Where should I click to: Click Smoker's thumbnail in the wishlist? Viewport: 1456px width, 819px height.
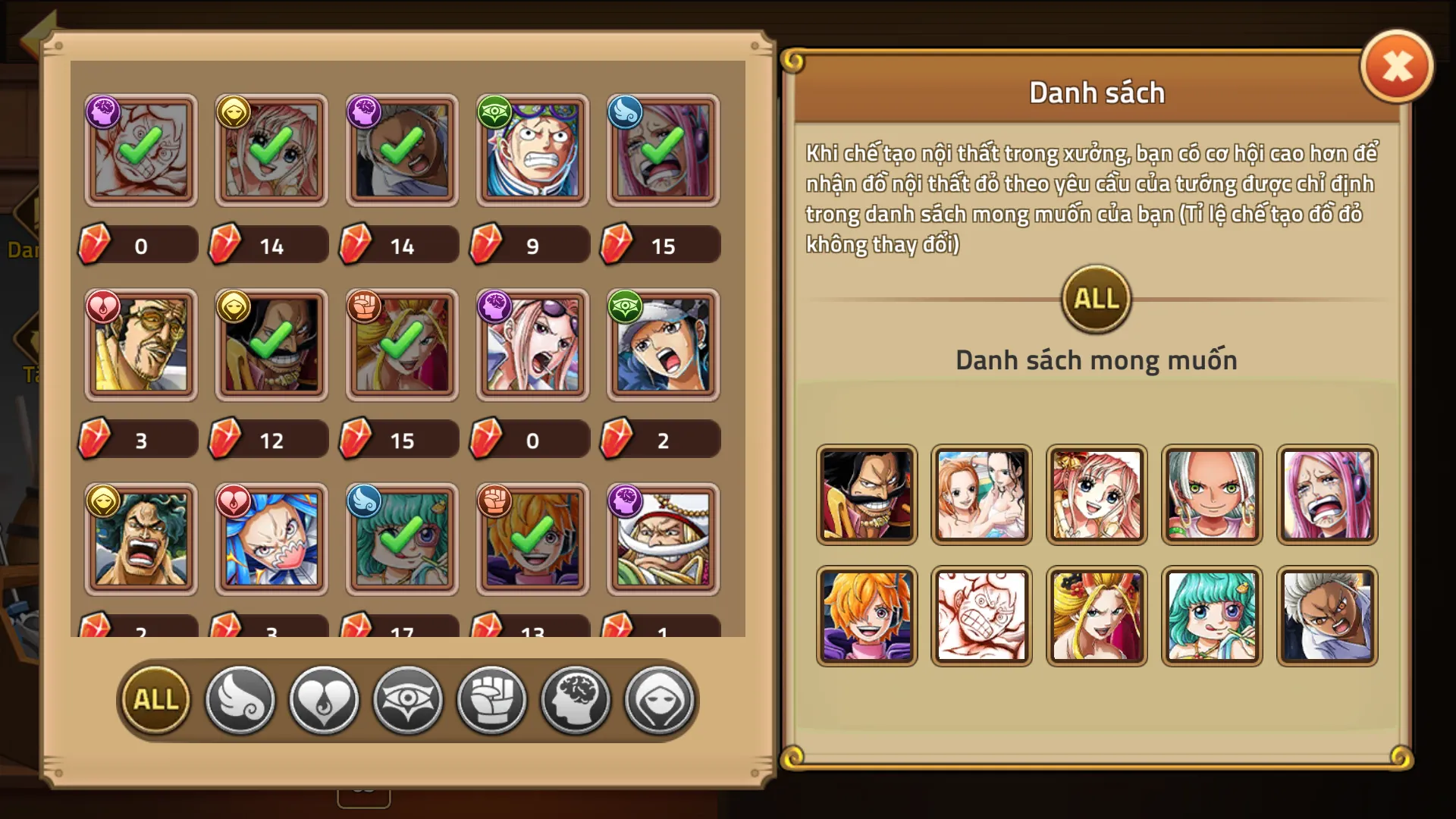(1327, 614)
